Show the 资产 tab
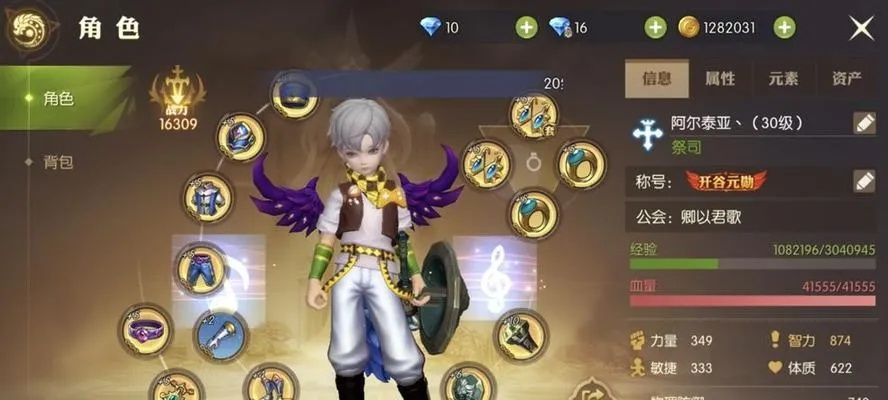The width and height of the screenshot is (888, 400). point(846,78)
